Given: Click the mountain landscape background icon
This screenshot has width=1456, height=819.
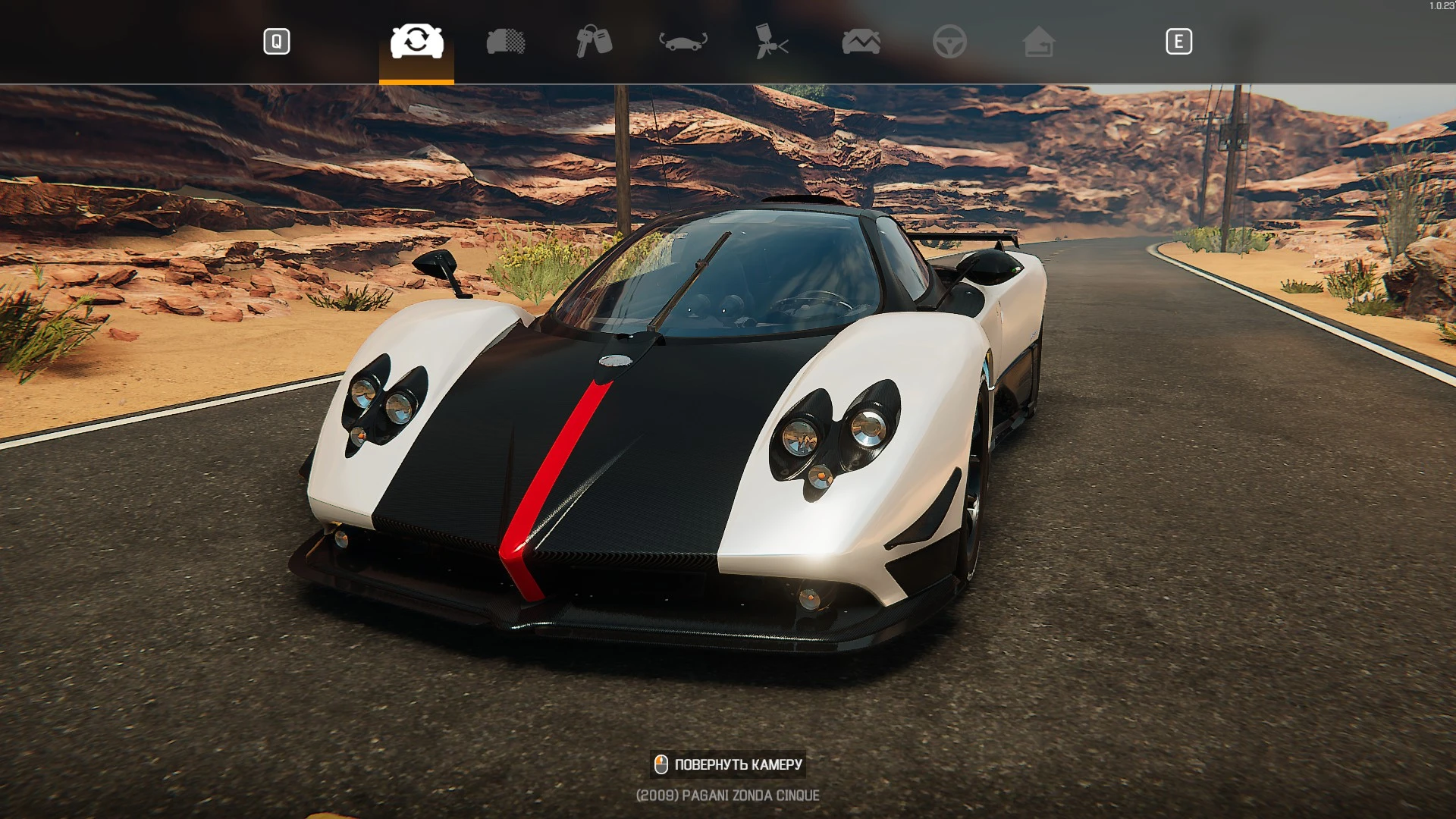Looking at the screenshot, I should (861, 42).
